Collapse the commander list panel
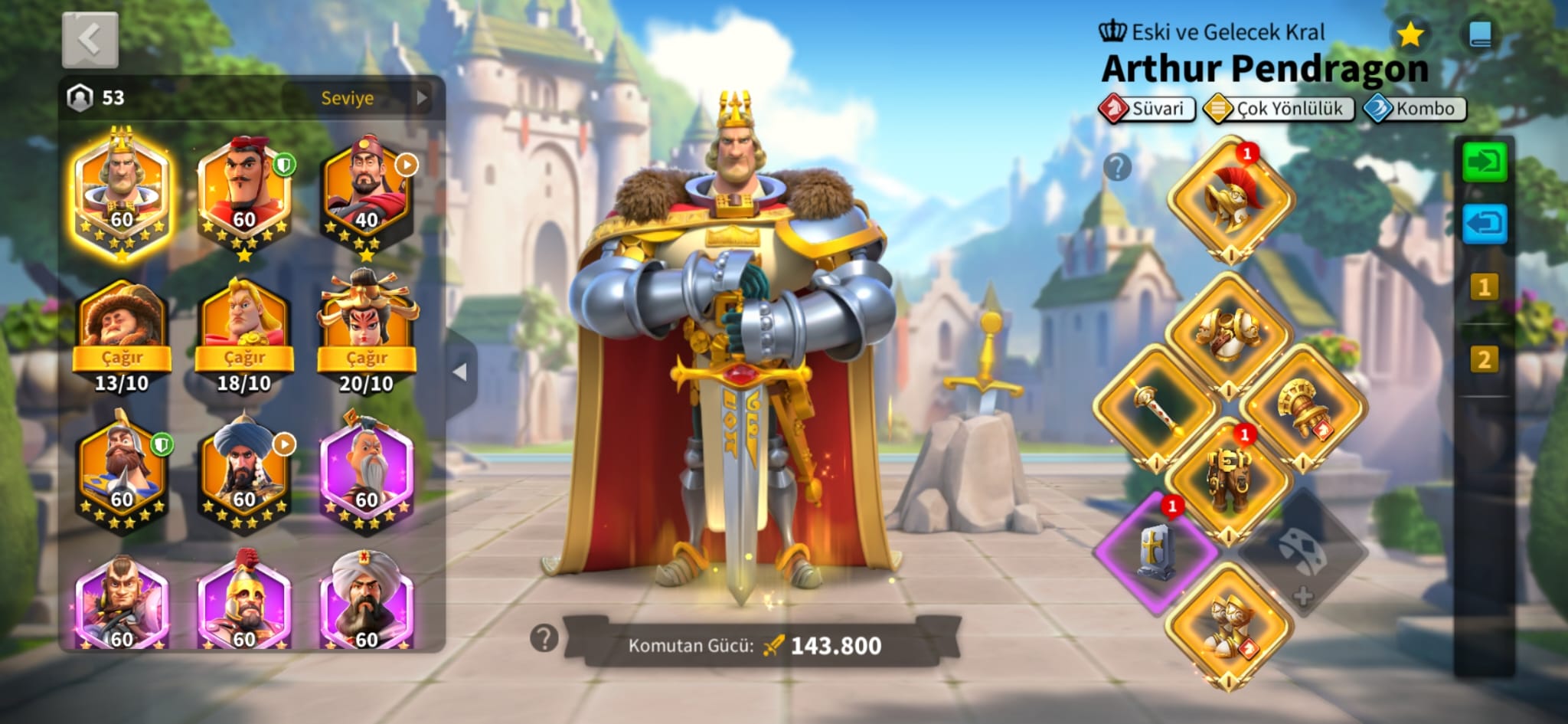Image resolution: width=1568 pixels, height=724 pixels. tap(460, 372)
